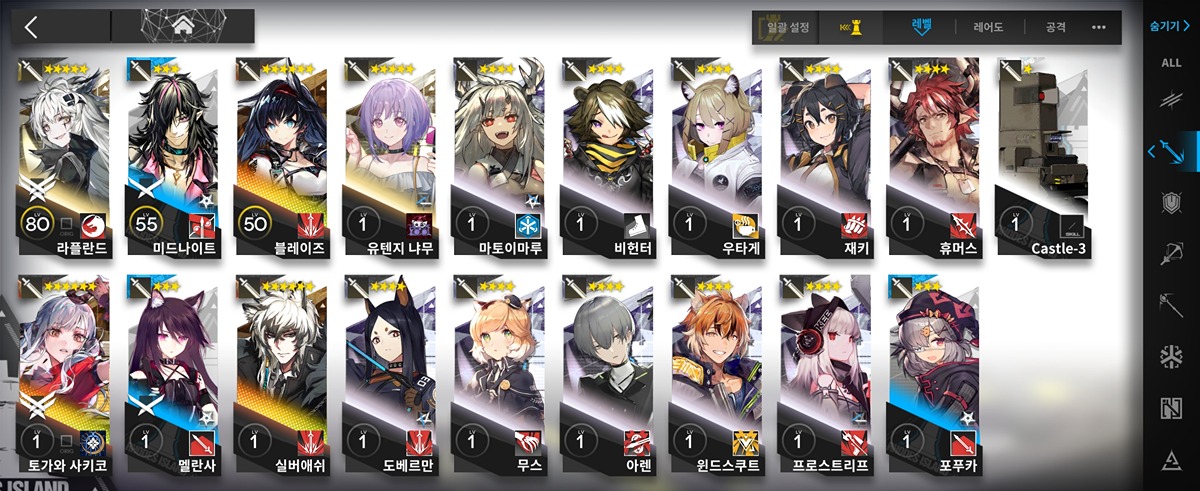1200x491 pixels.
Task: Open the three-dot more sort options
Action: (1099, 28)
